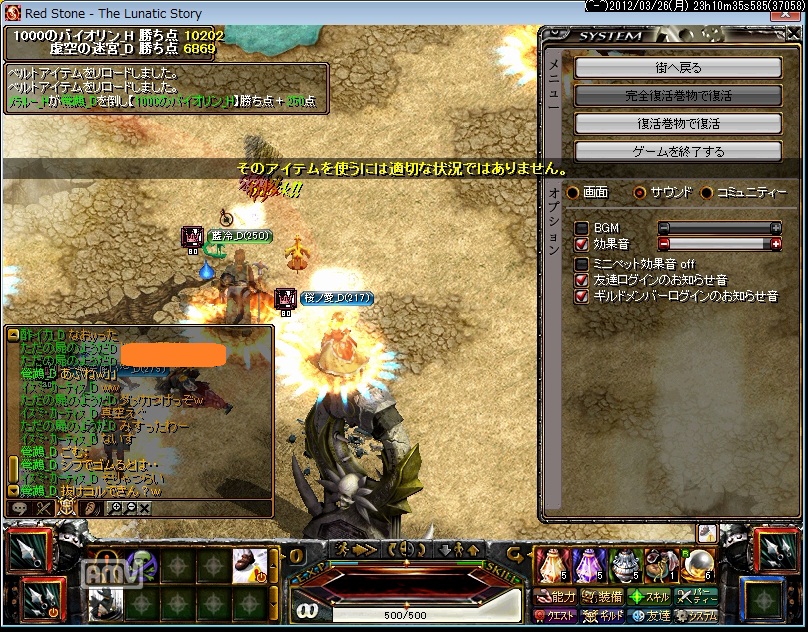
Task: Quit via ゲームを終了する button
Action: [x=677, y=152]
